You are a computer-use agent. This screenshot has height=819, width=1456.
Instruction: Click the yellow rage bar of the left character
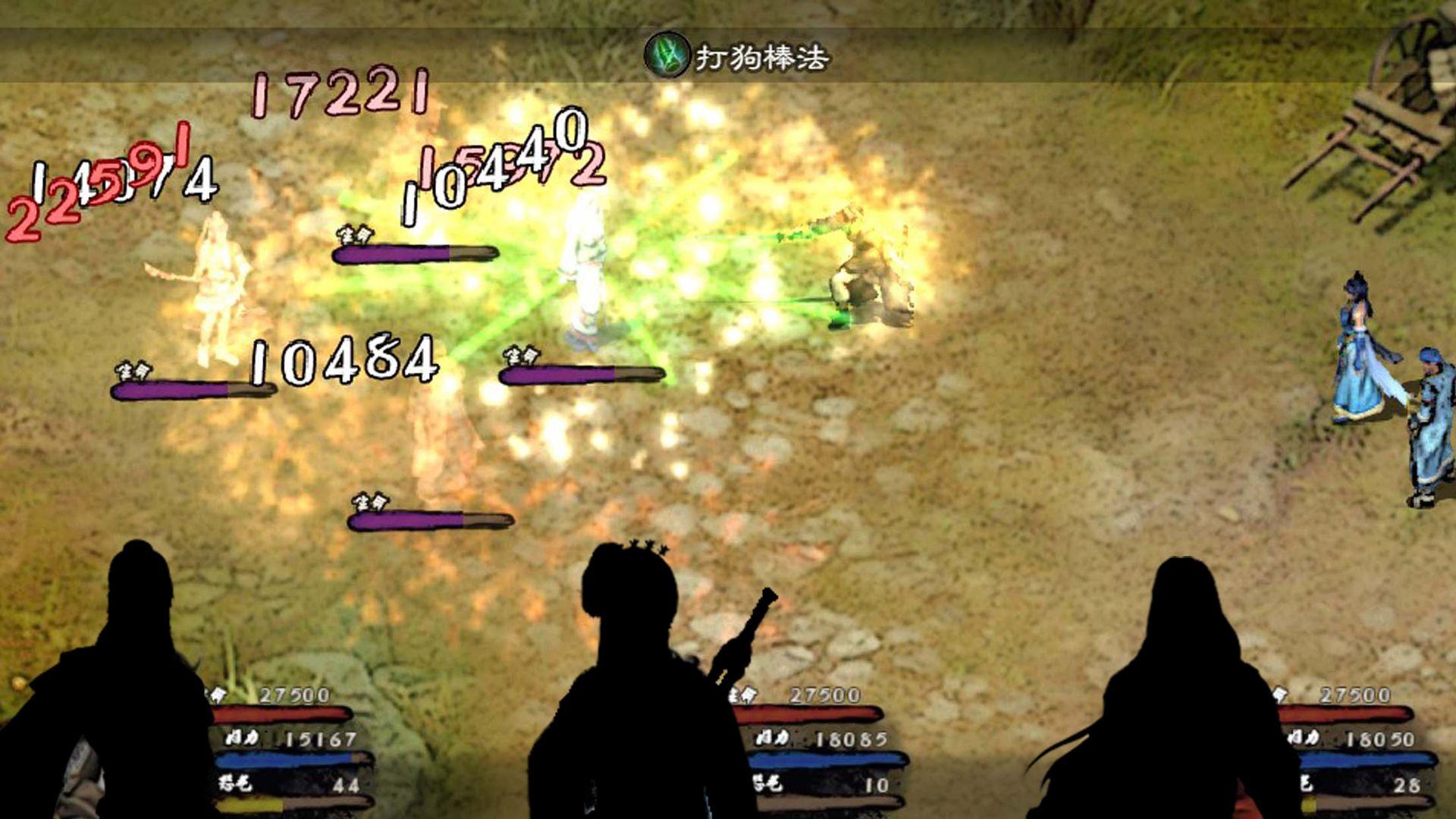pos(250,806)
